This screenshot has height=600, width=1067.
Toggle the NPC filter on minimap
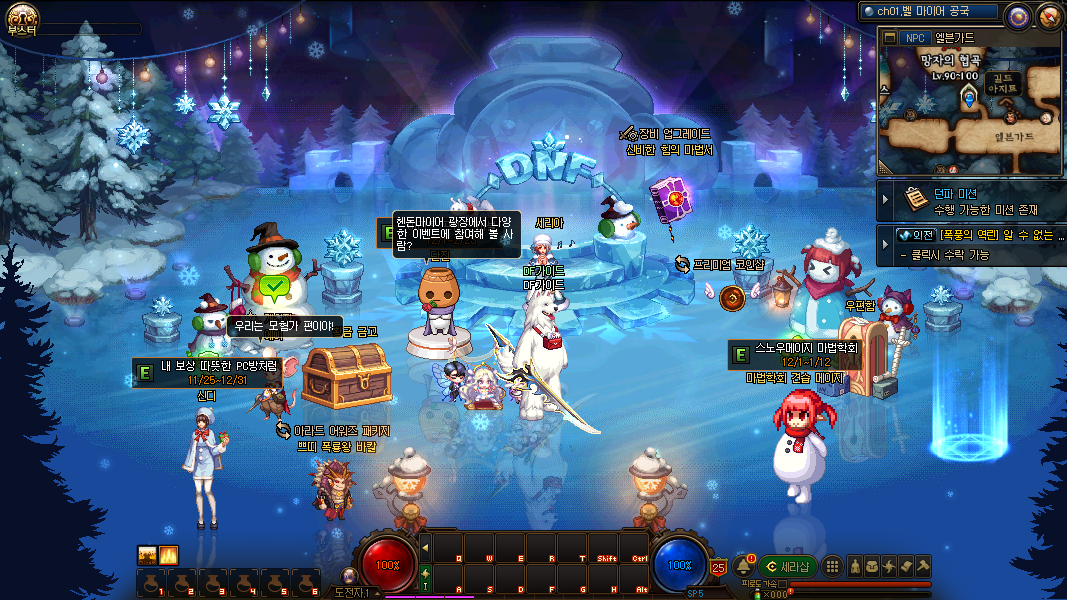coord(914,38)
